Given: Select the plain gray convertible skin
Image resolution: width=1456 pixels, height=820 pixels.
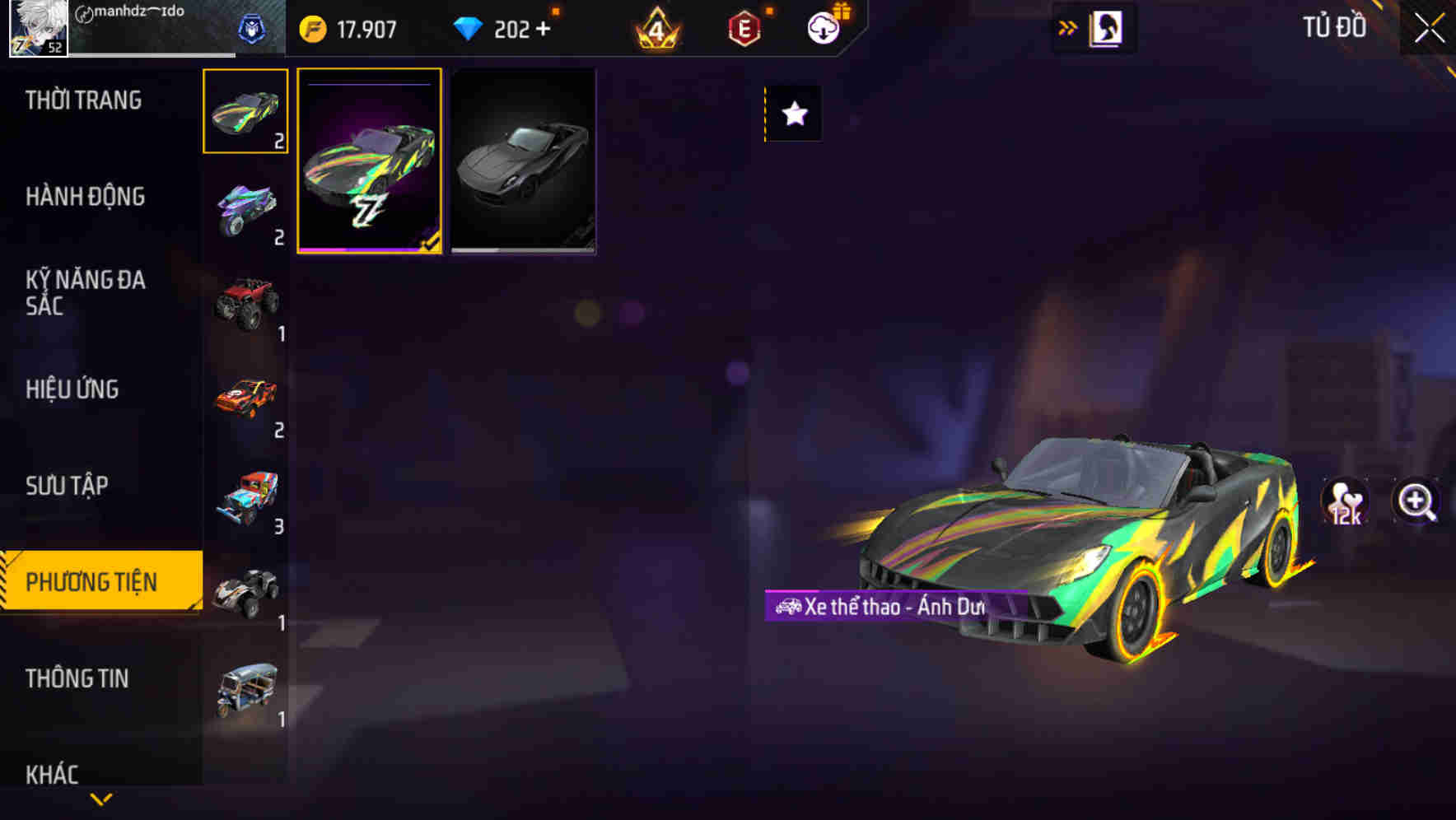Looking at the screenshot, I should [x=523, y=162].
